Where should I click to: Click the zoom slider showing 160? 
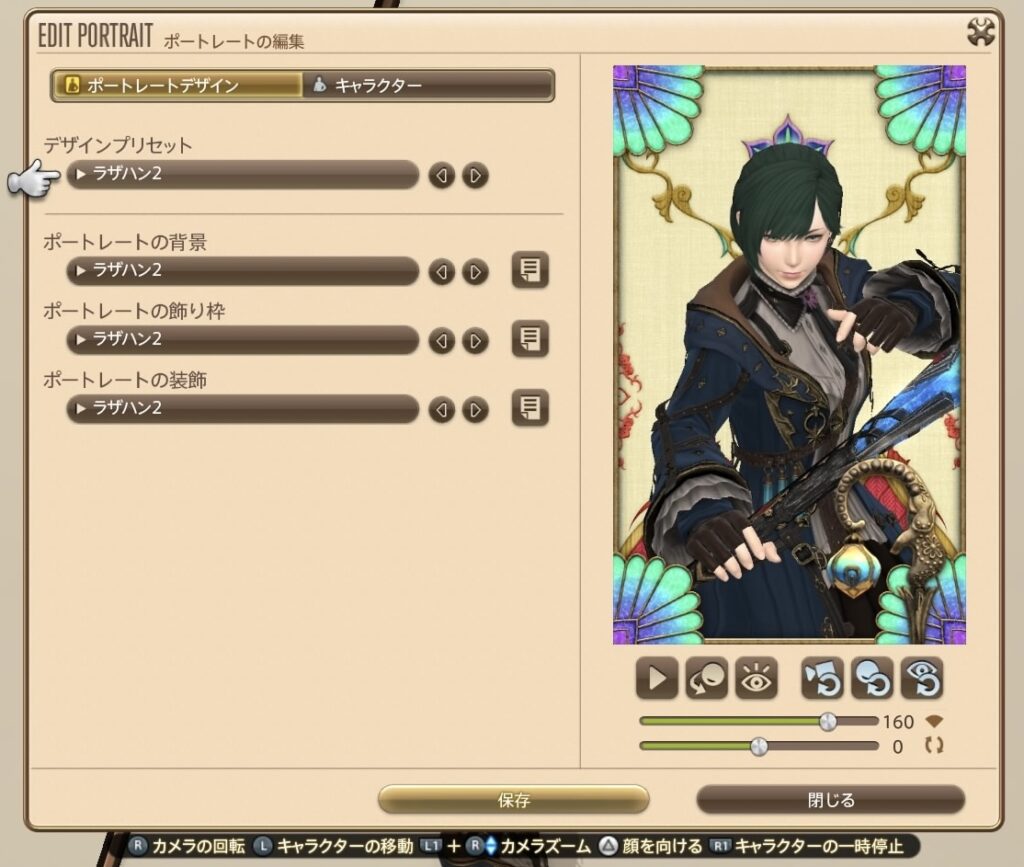pos(828,722)
